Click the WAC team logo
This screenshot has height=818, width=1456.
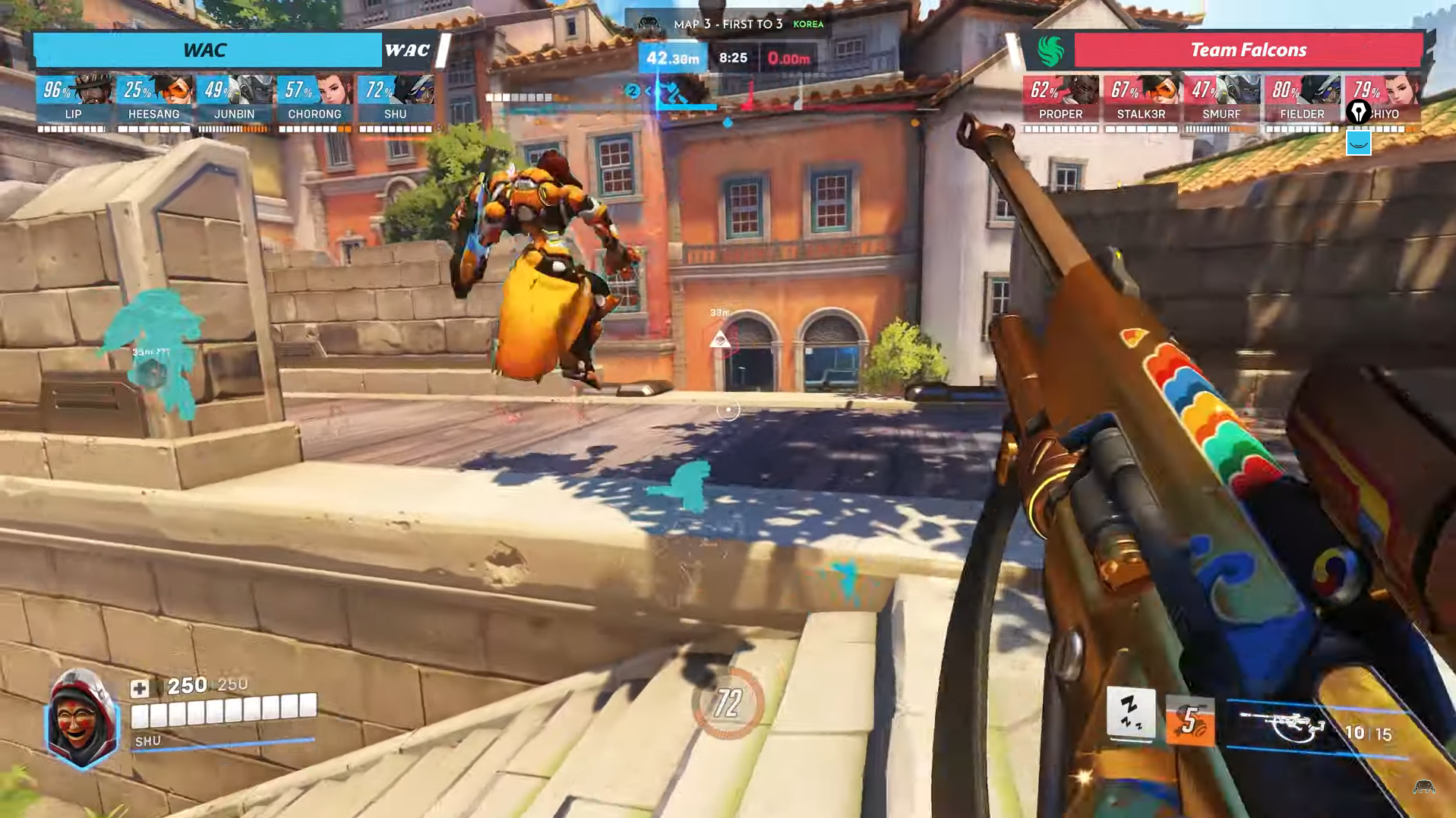click(407, 51)
